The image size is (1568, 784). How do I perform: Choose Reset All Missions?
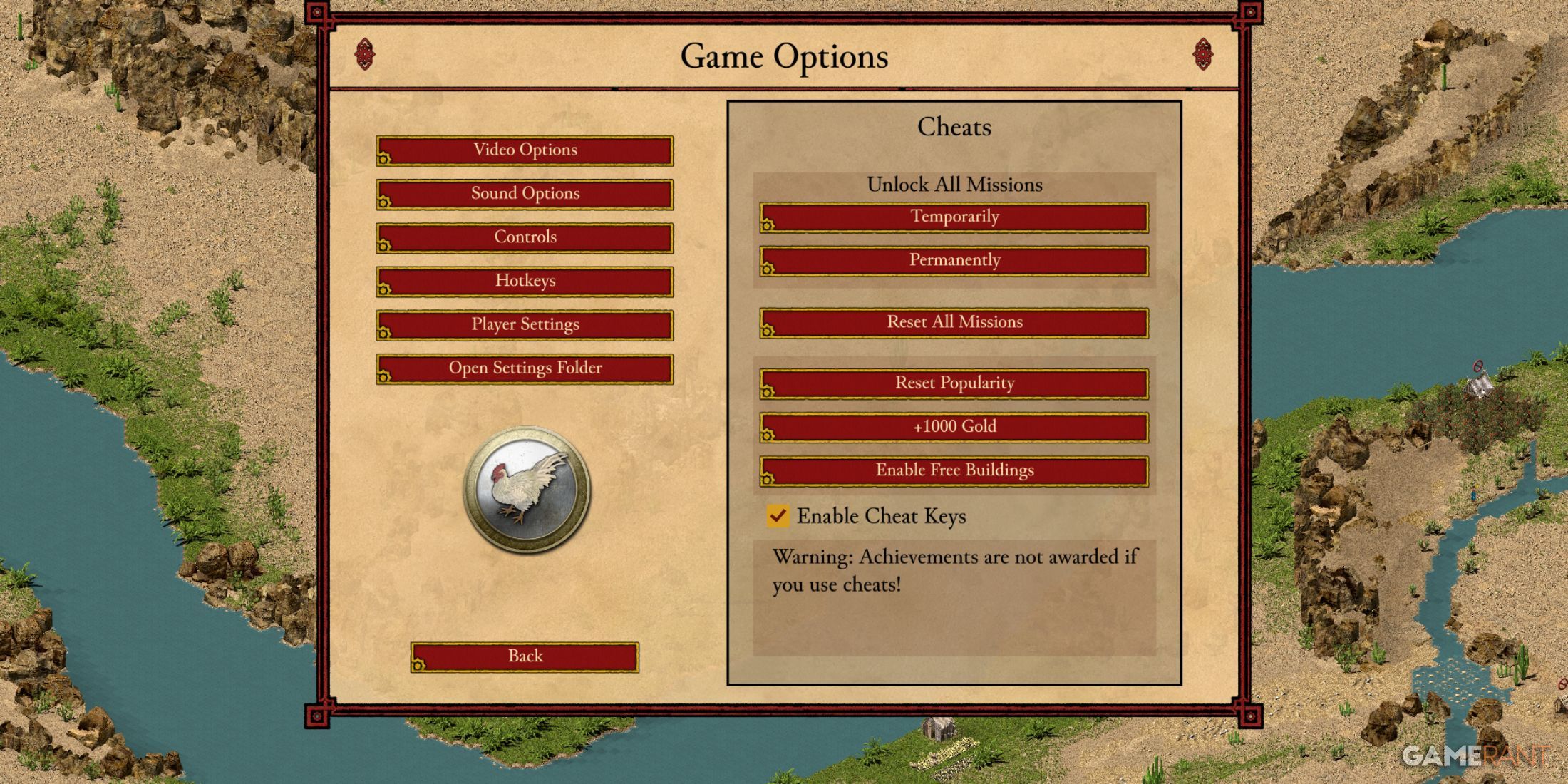pos(954,323)
